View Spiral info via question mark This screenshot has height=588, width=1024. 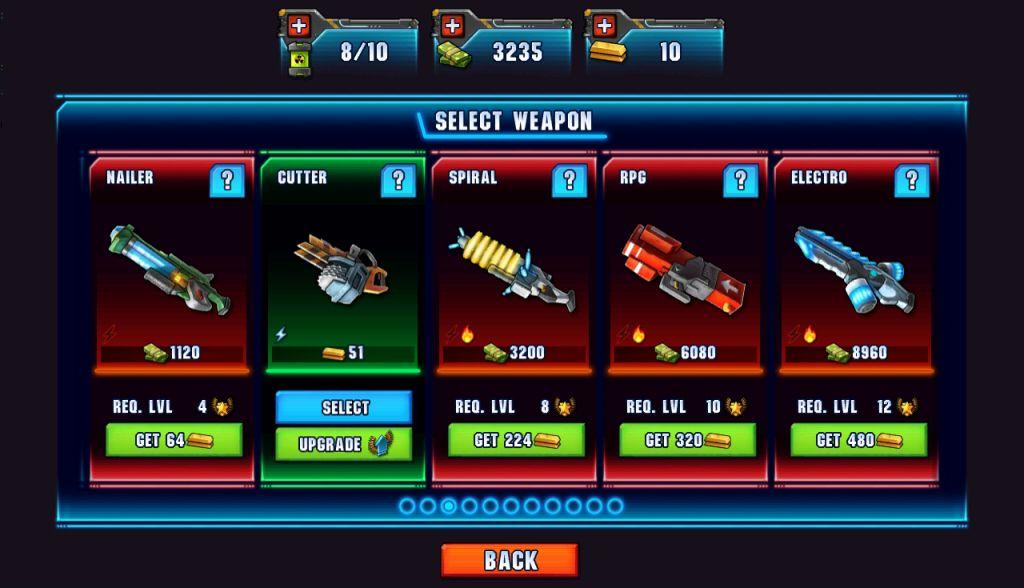click(x=569, y=180)
